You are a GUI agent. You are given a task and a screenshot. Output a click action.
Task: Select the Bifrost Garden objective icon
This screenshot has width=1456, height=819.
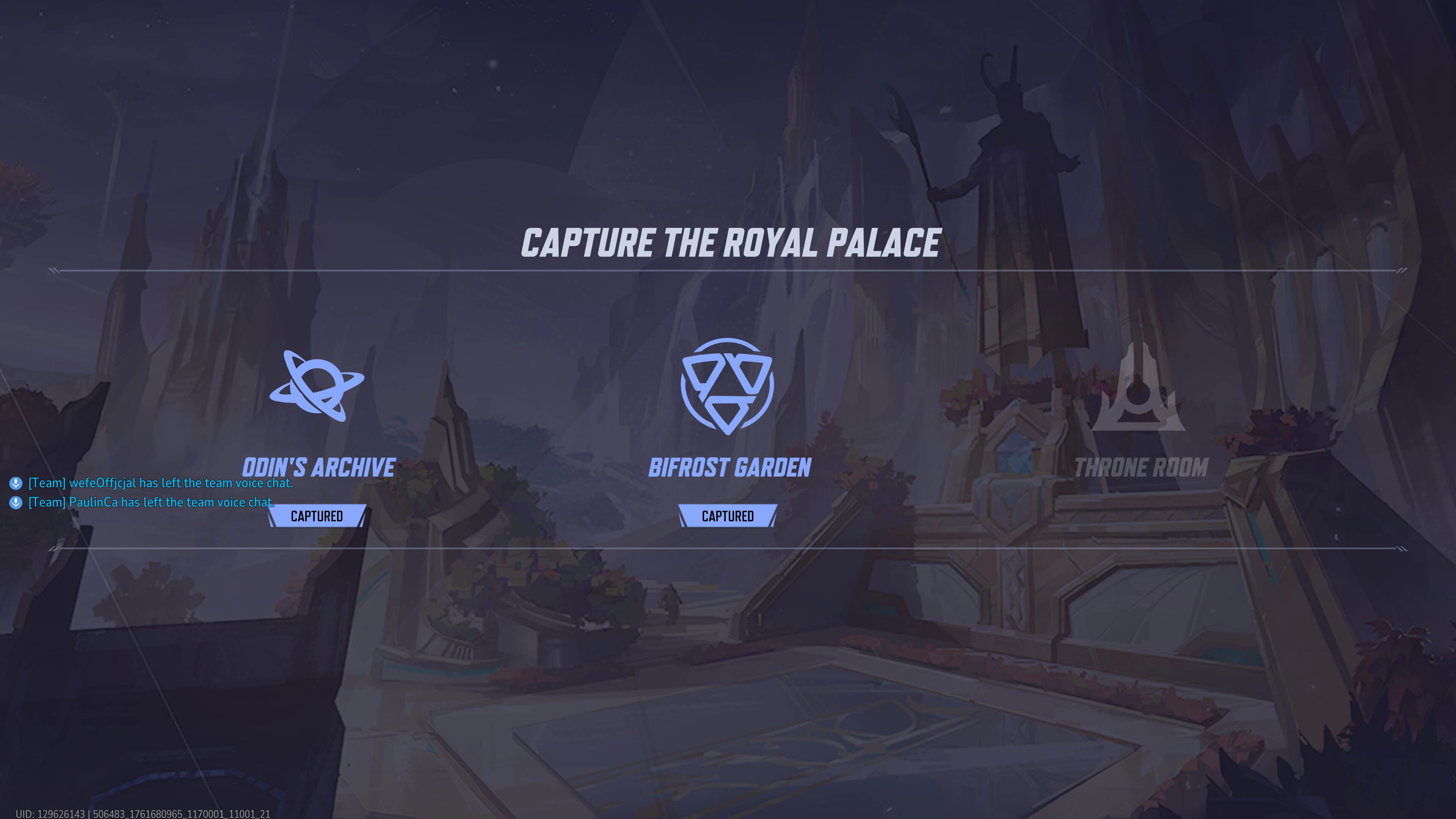(x=727, y=386)
